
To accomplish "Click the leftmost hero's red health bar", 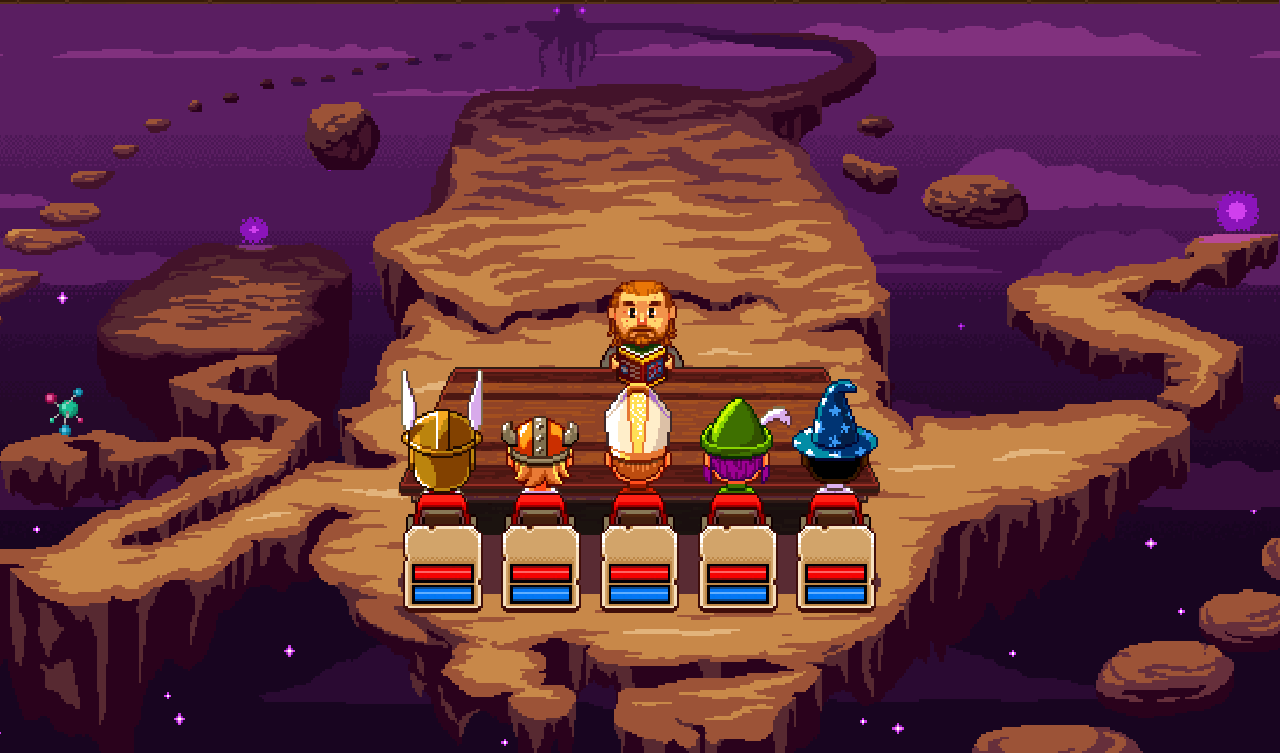I will [443, 572].
